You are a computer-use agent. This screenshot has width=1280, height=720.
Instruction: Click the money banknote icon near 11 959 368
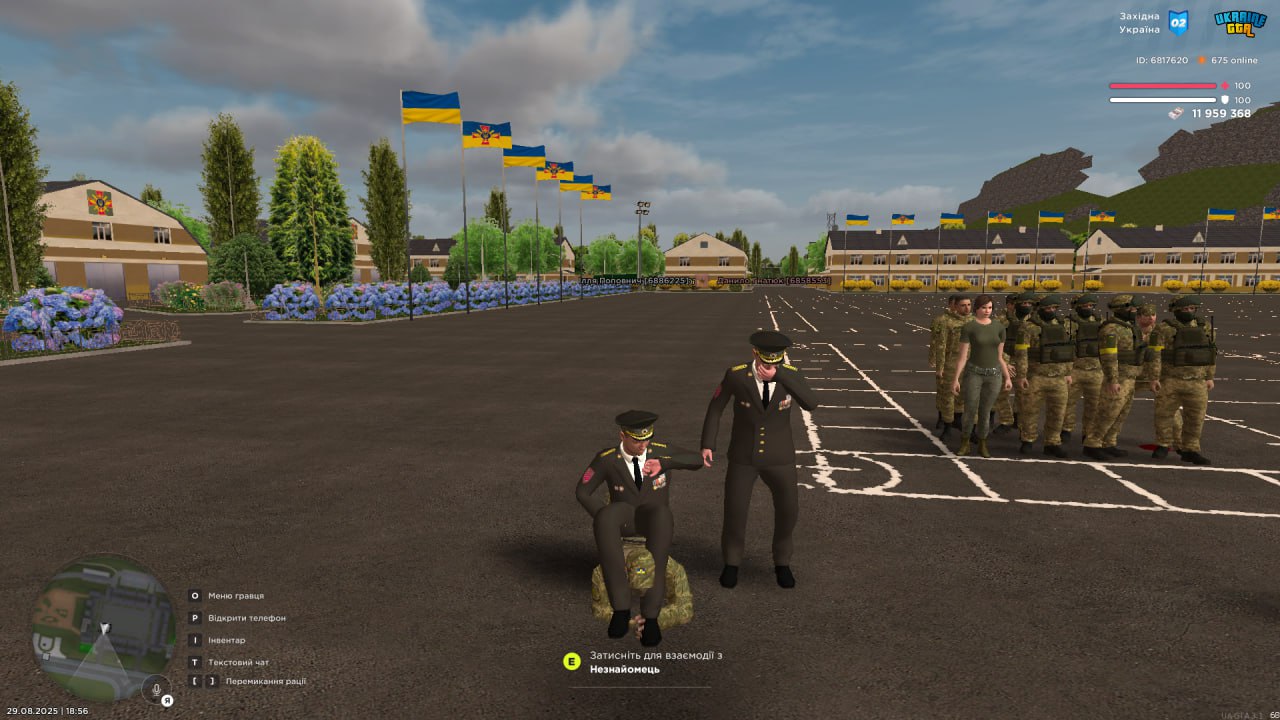click(x=1176, y=113)
